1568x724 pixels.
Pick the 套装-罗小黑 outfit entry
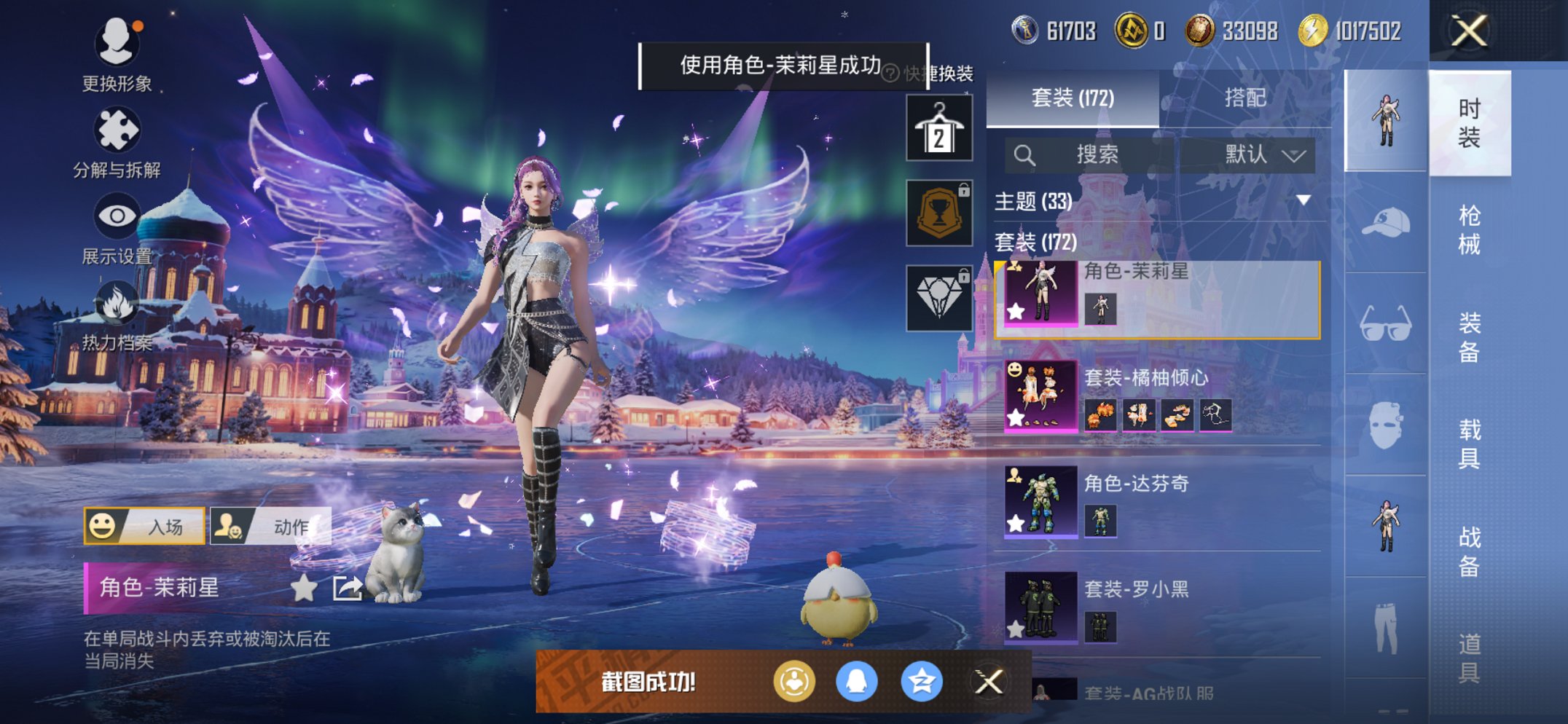pyautogui.click(x=1159, y=607)
